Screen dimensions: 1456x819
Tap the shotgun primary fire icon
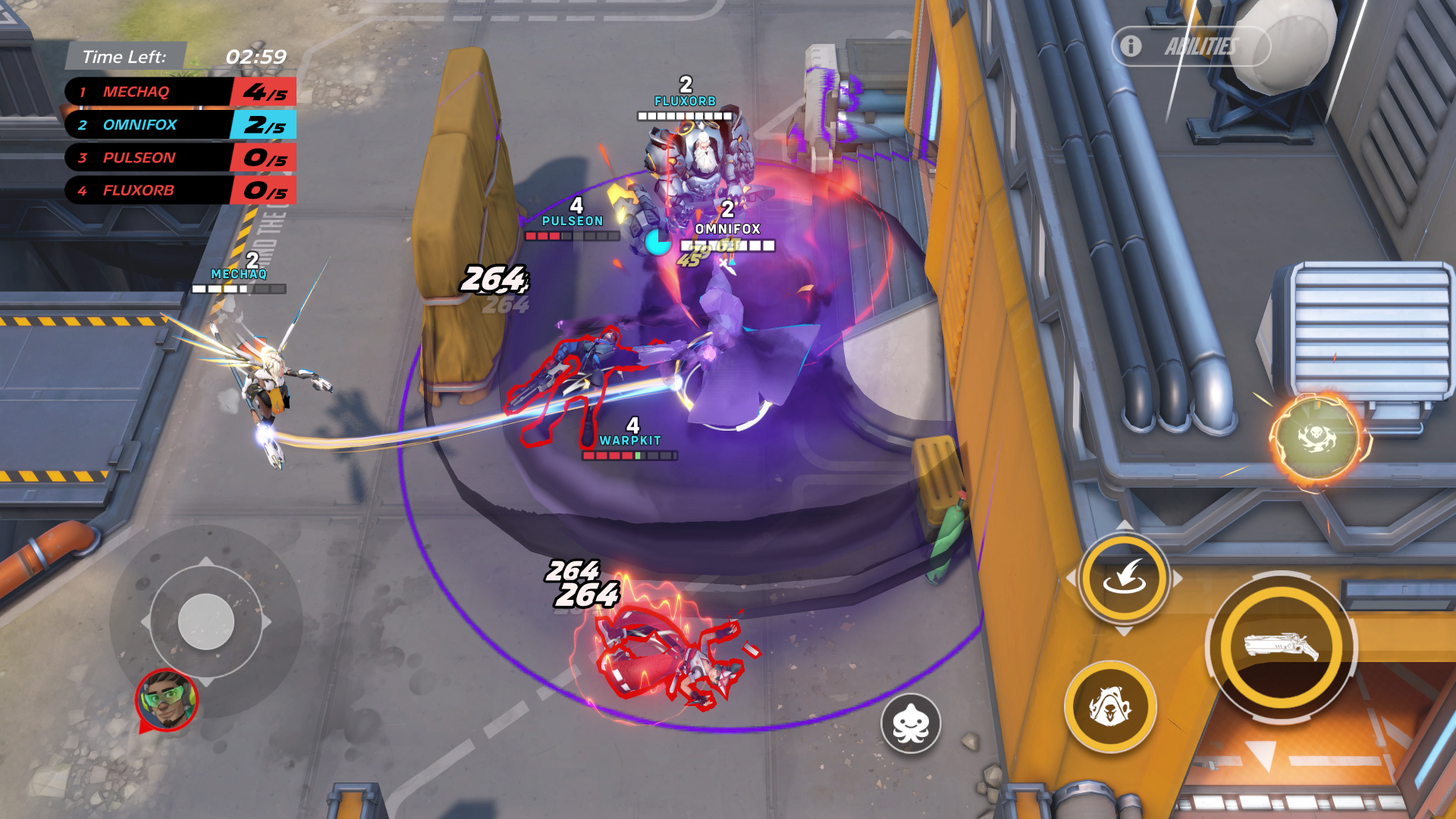[1283, 645]
